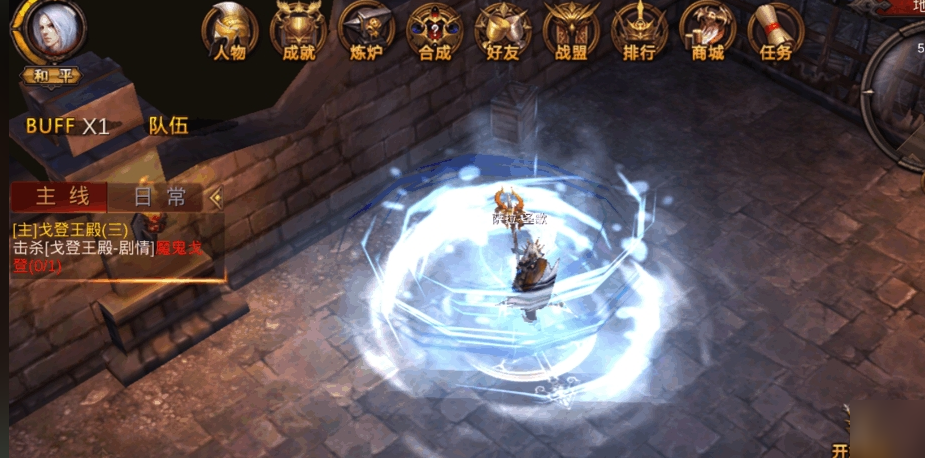
Task: Open the 好友 friends list
Action: (502, 30)
